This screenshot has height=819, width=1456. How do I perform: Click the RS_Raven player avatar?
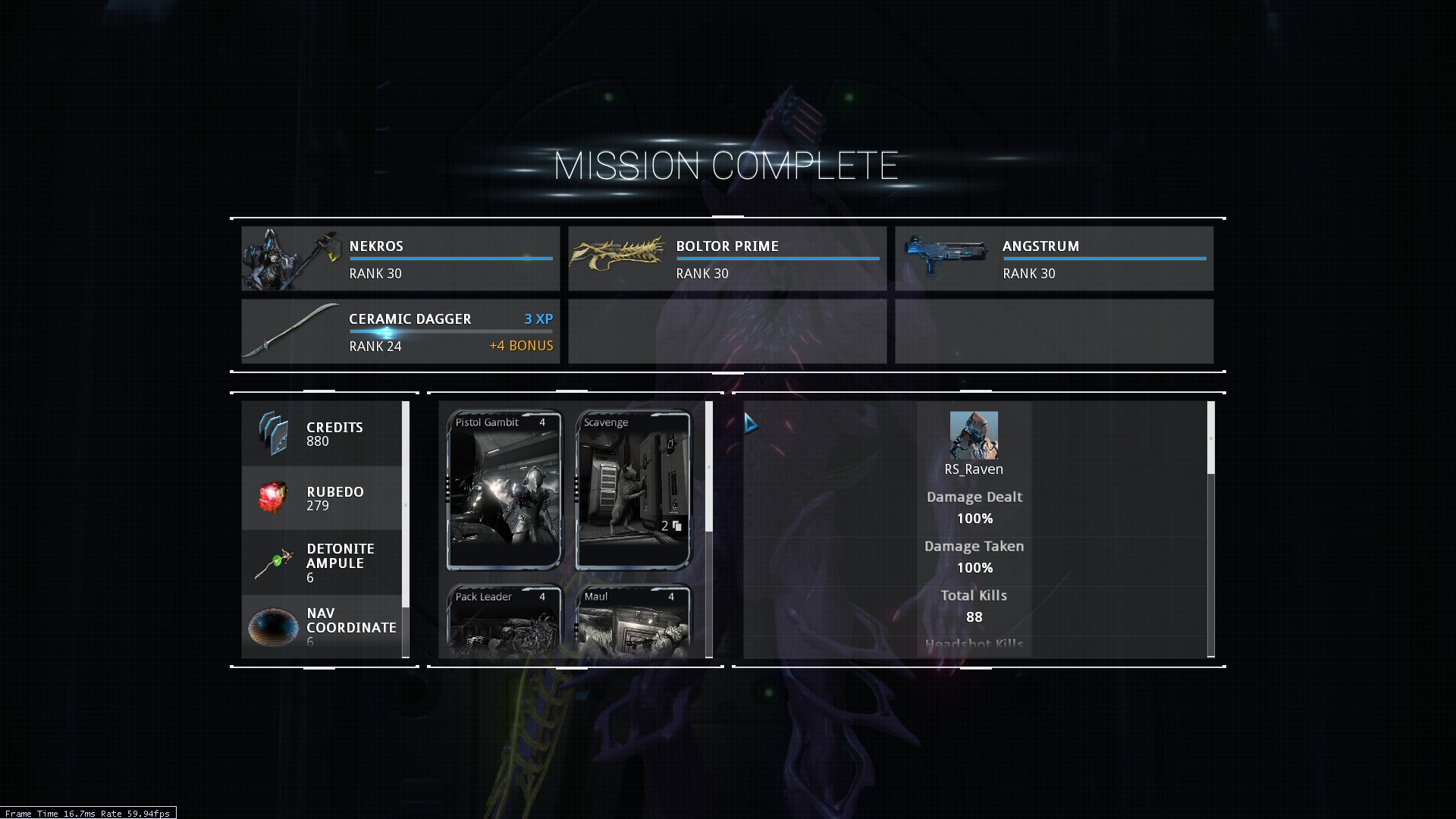[974, 435]
